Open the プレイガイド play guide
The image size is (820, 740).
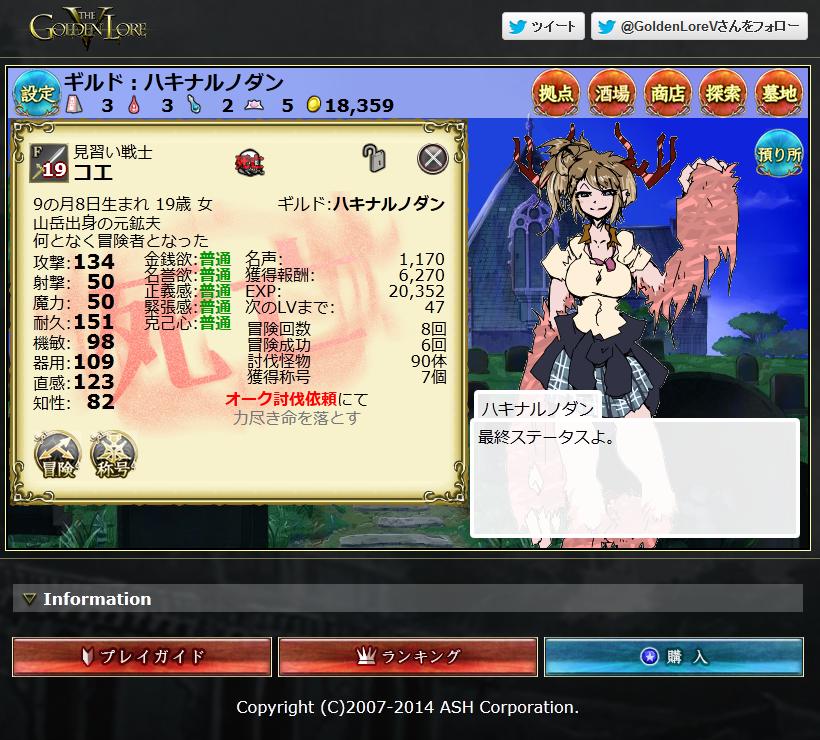click(x=142, y=657)
